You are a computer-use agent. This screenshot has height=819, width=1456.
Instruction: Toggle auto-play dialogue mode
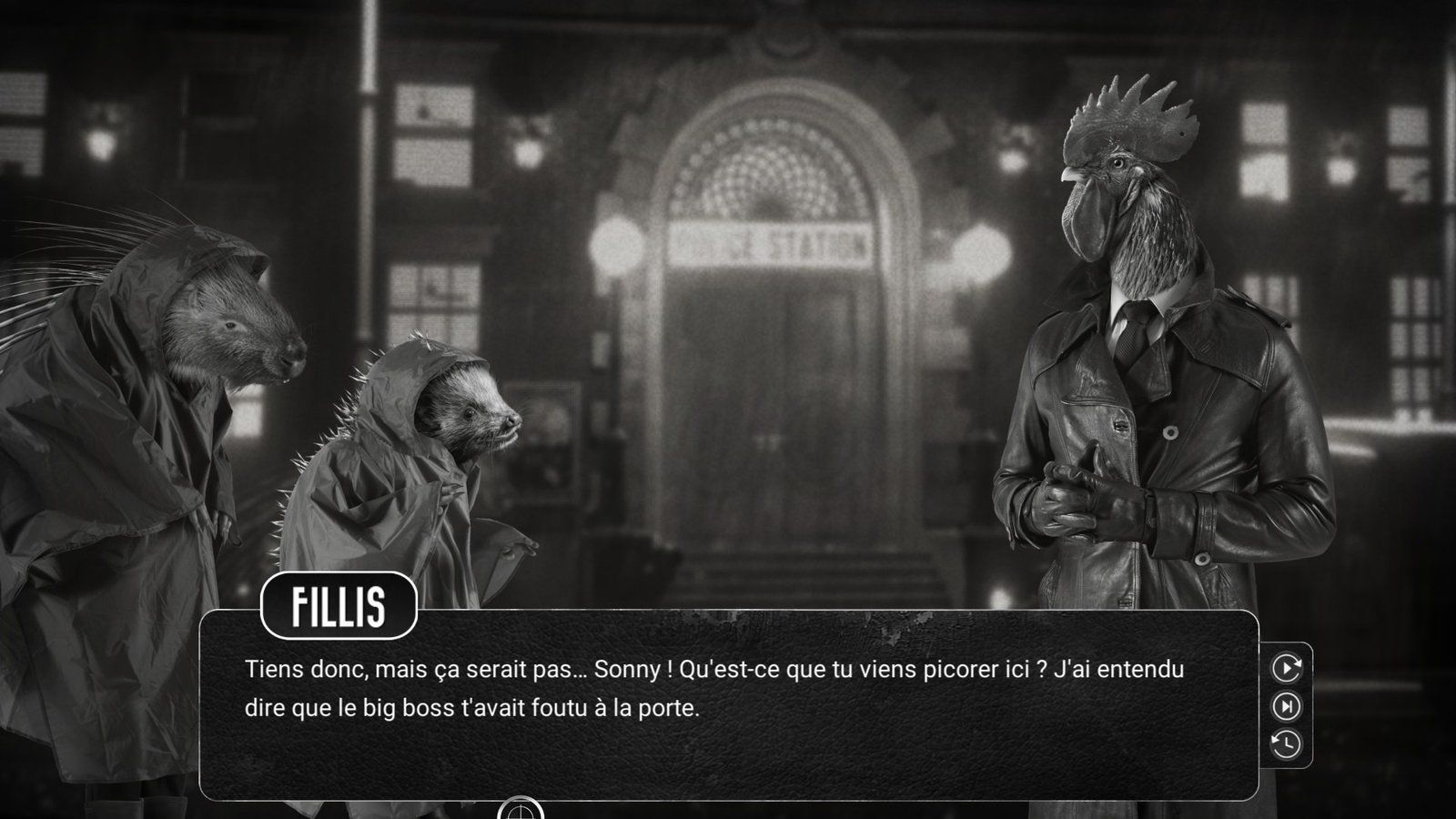pyautogui.click(x=1286, y=668)
